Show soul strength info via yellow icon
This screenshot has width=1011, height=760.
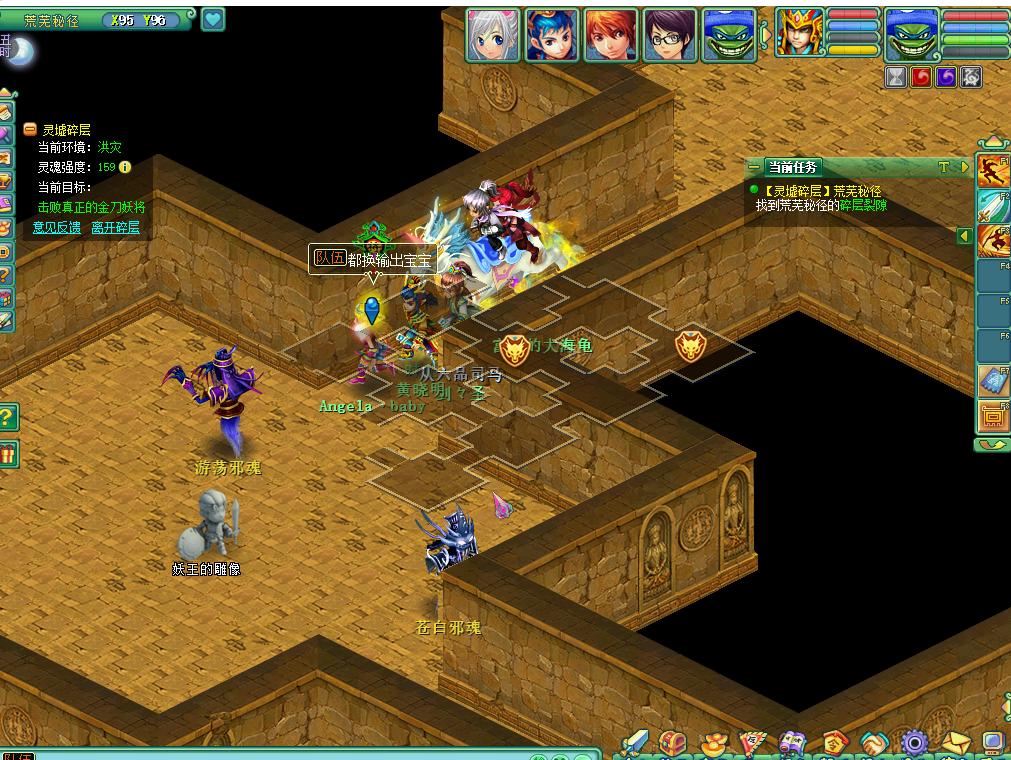(125, 167)
